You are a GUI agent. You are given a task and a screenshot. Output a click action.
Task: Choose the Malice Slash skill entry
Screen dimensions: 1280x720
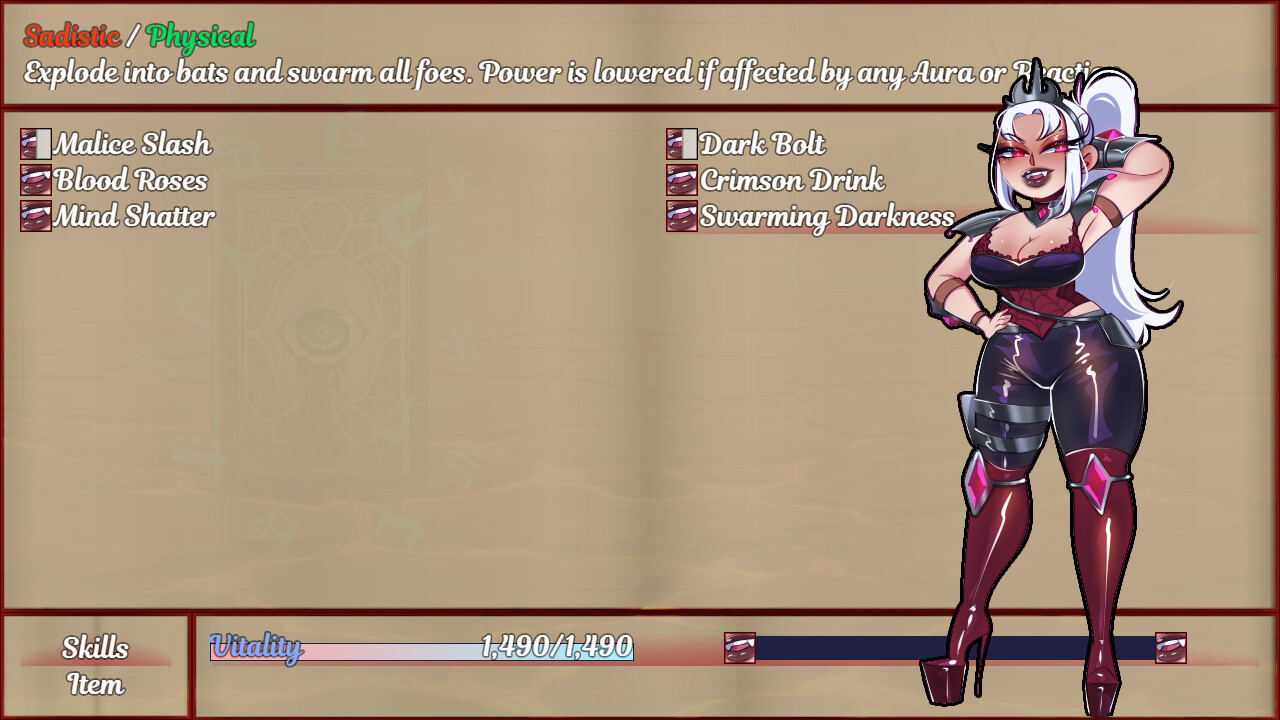(x=132, y=145)
